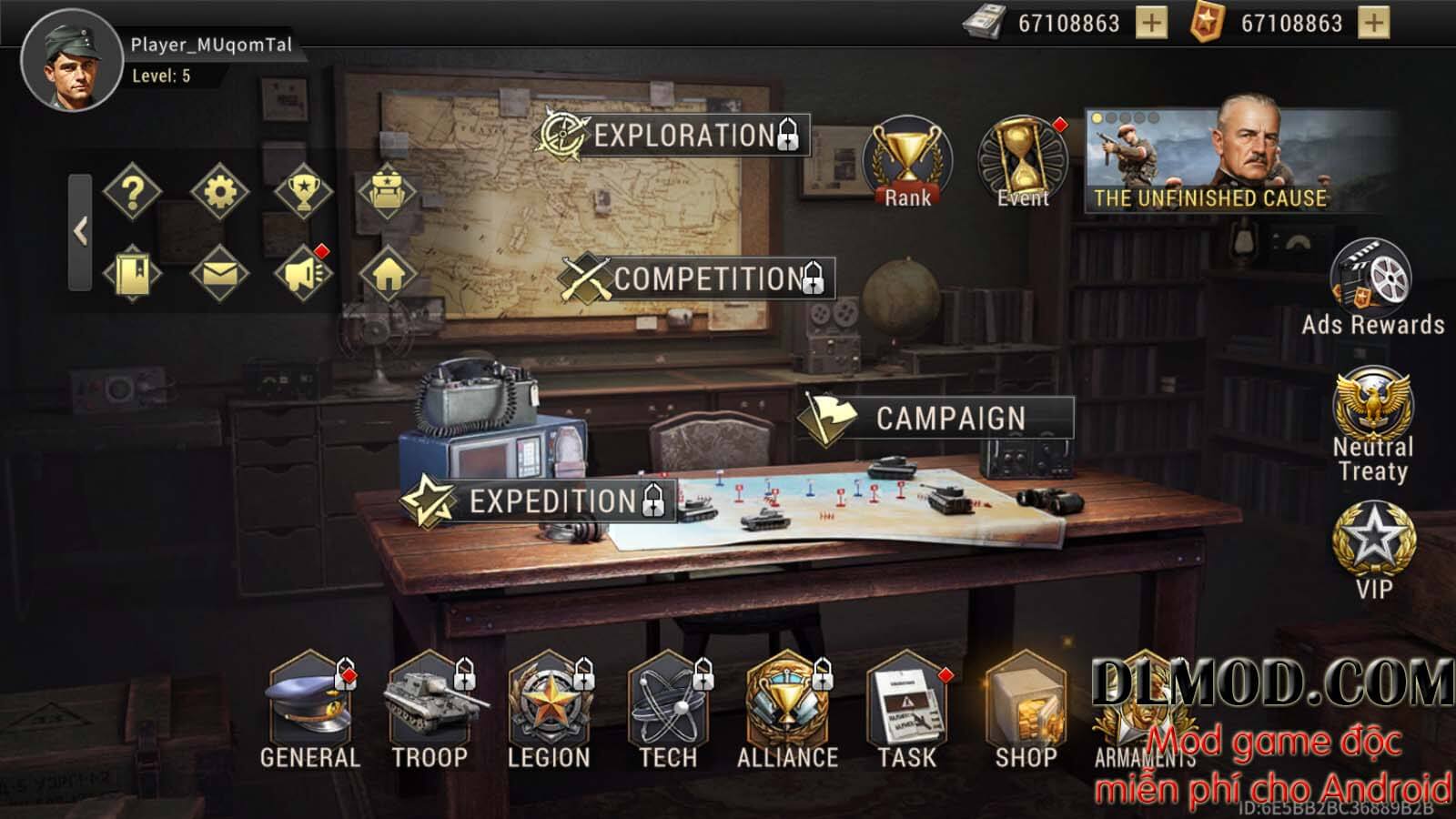Open the General menu
Screen dimensions: 1456x819
coord(309,710)
